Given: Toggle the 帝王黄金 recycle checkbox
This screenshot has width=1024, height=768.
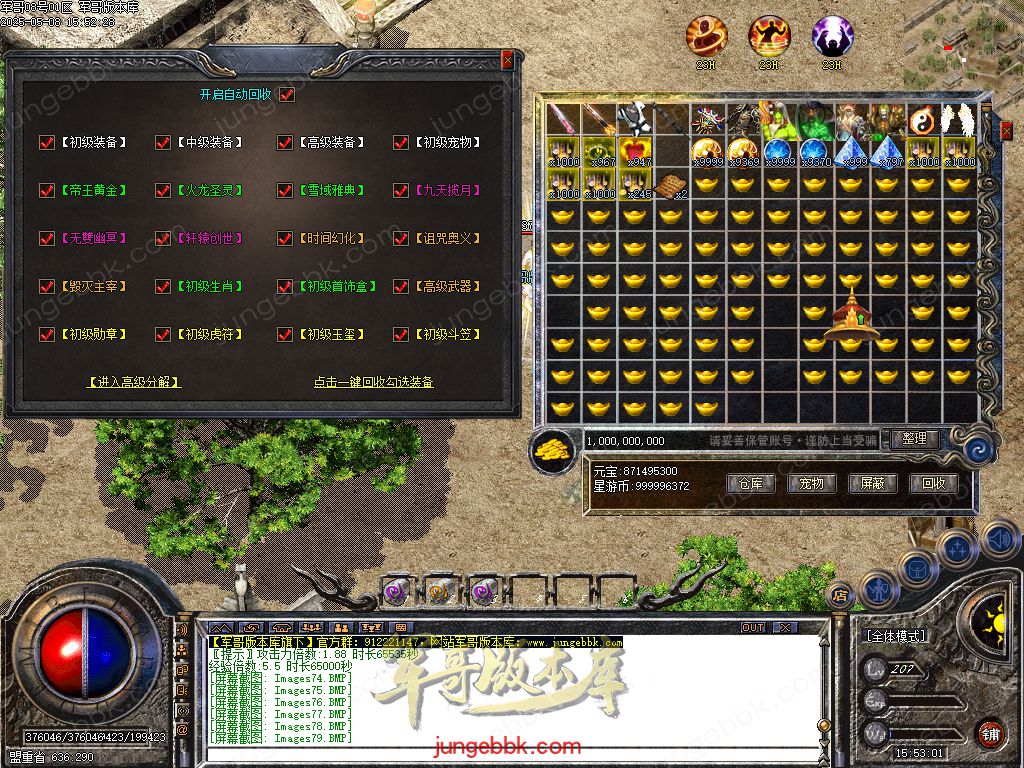Looking at the screenshot, I should (x=46, y=190).
